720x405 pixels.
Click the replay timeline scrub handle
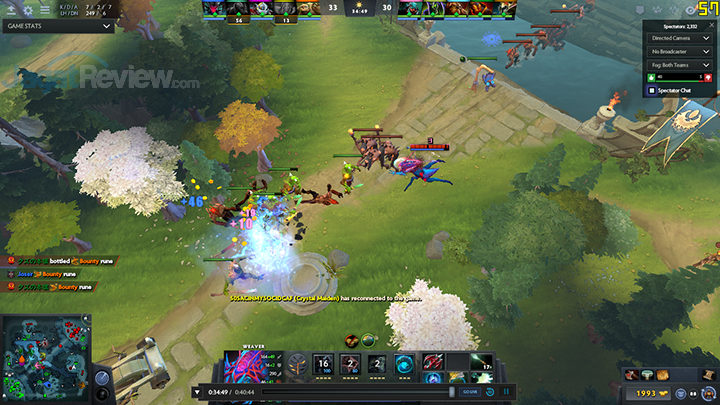coord(451,391)
